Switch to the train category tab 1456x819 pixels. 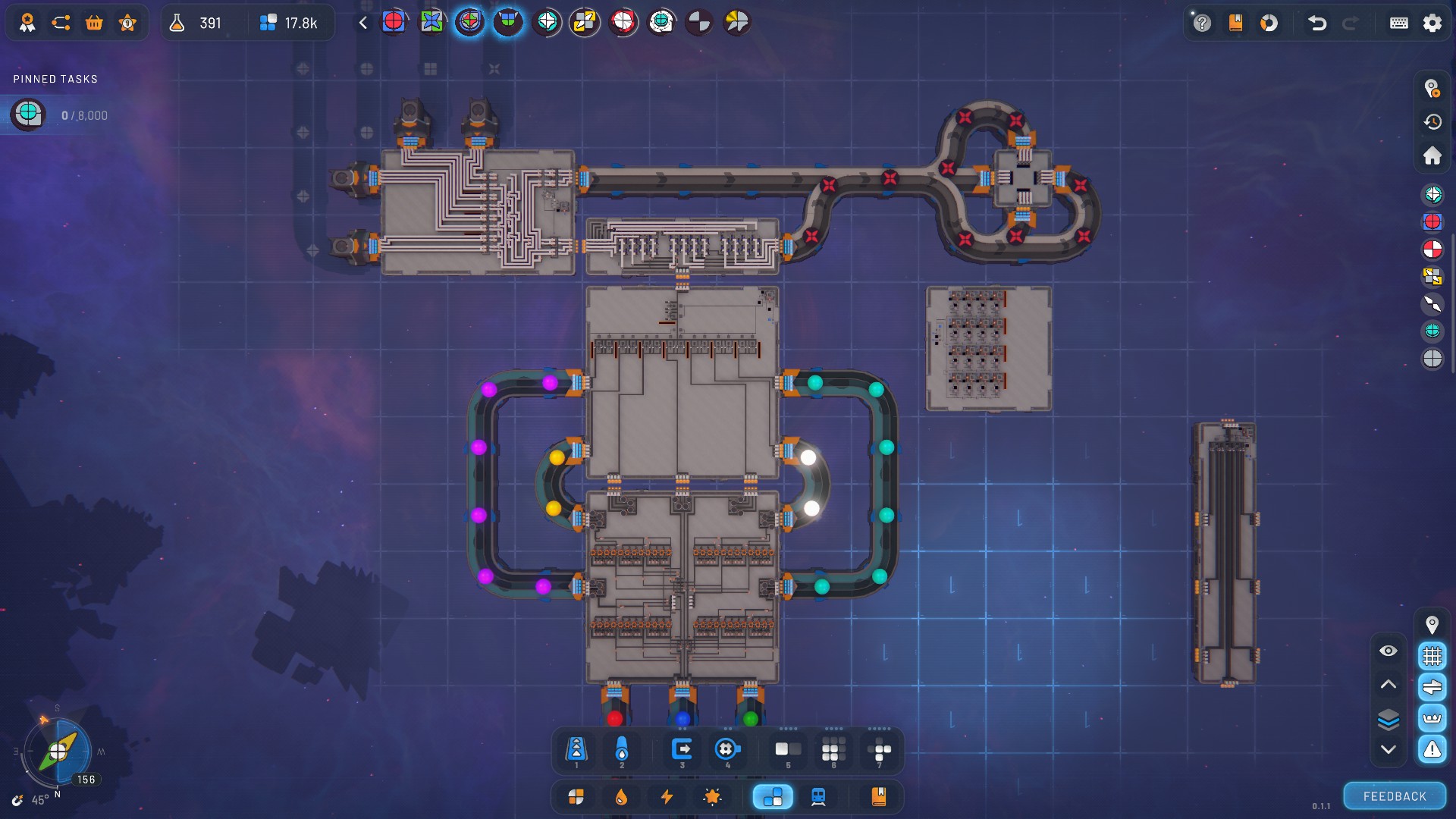point(818,796)
